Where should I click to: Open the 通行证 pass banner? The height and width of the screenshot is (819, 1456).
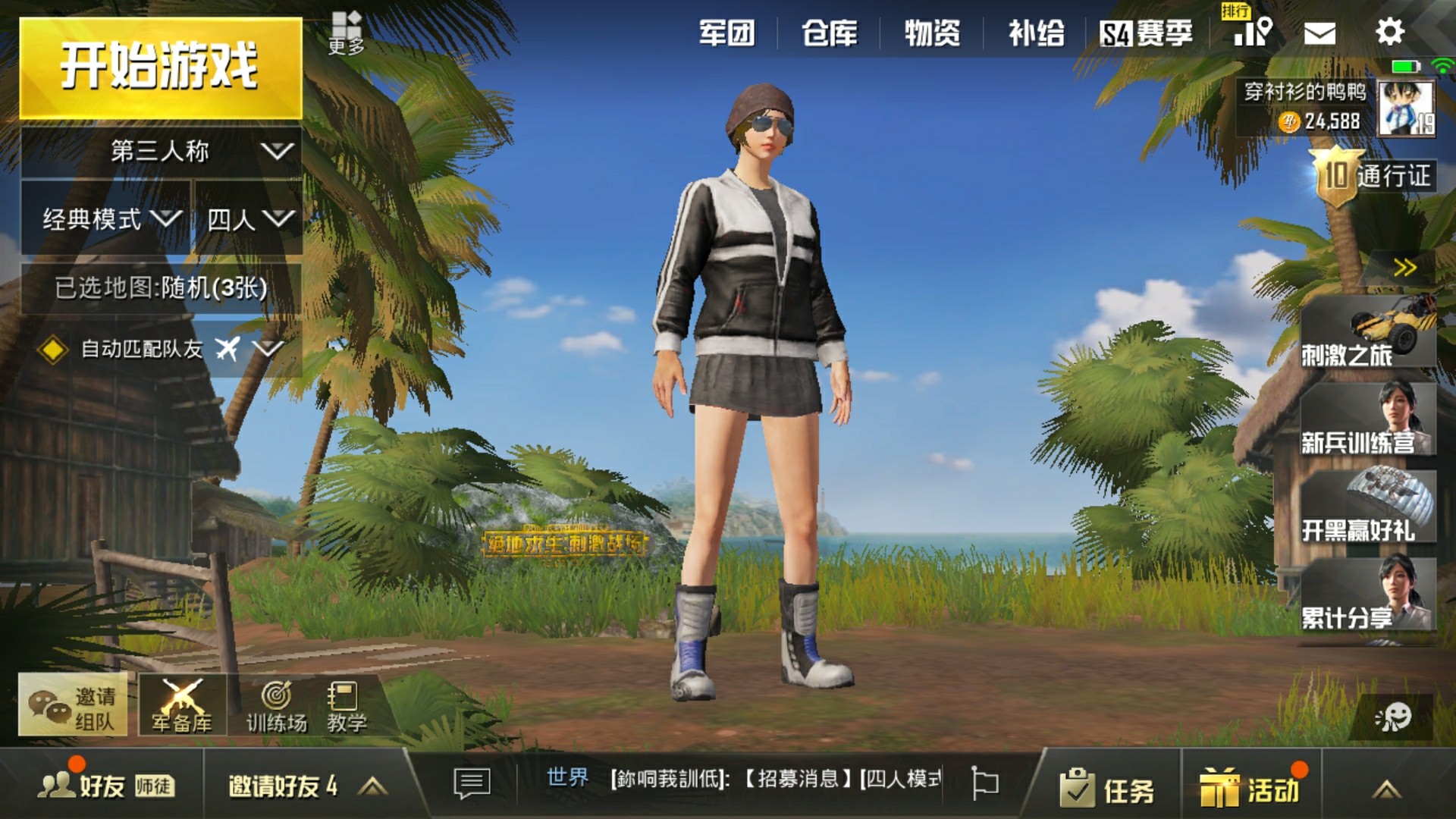[x=1374, y=176]
